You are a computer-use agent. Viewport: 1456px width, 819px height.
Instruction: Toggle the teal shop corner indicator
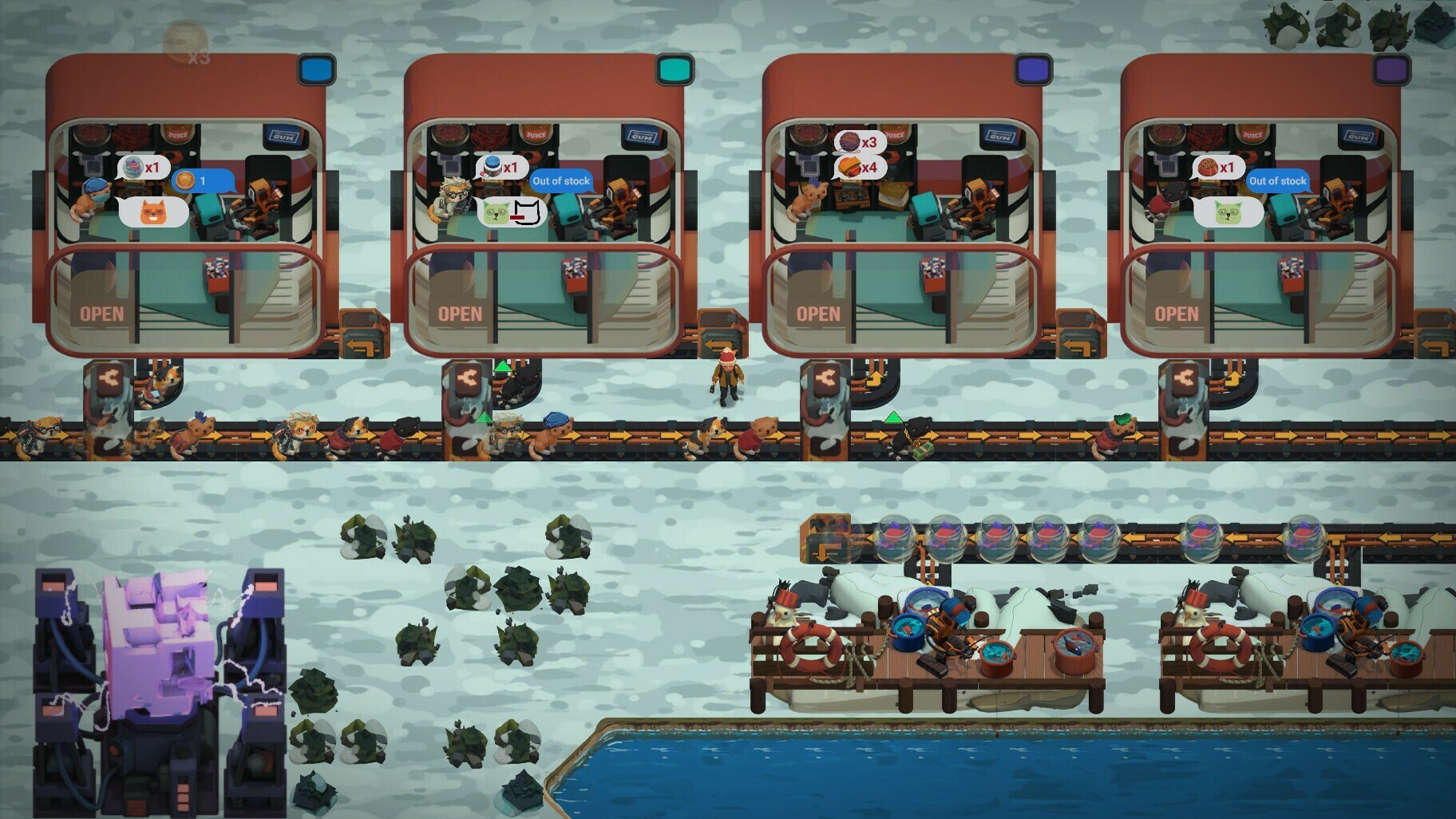673,70
